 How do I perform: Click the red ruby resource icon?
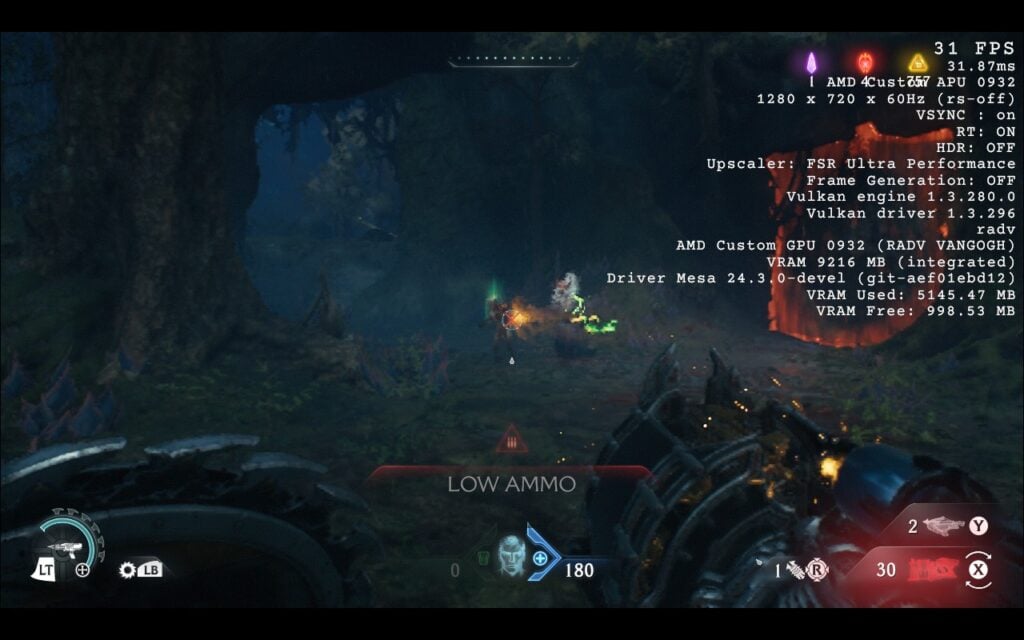865,63
